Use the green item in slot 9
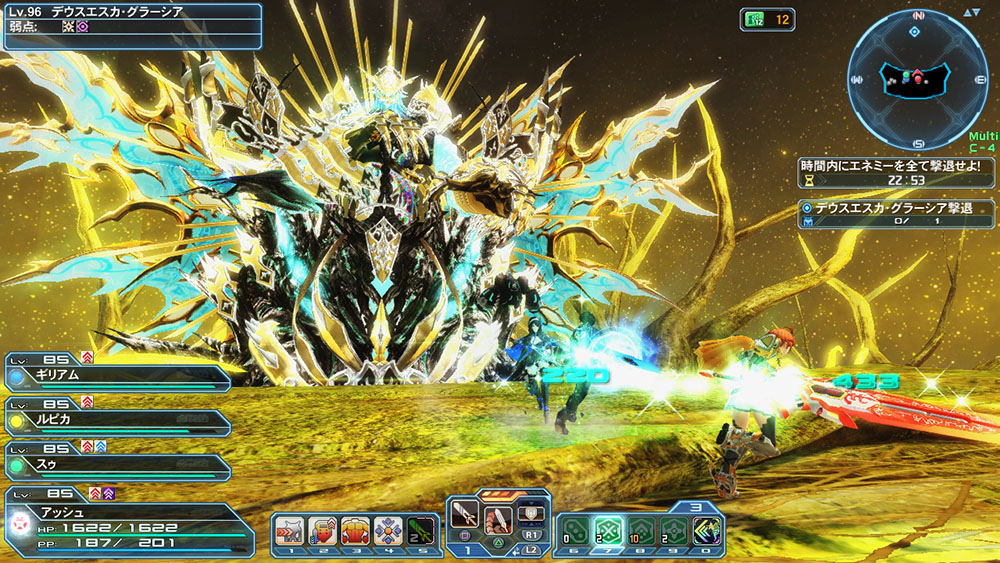 click(672, 531)
